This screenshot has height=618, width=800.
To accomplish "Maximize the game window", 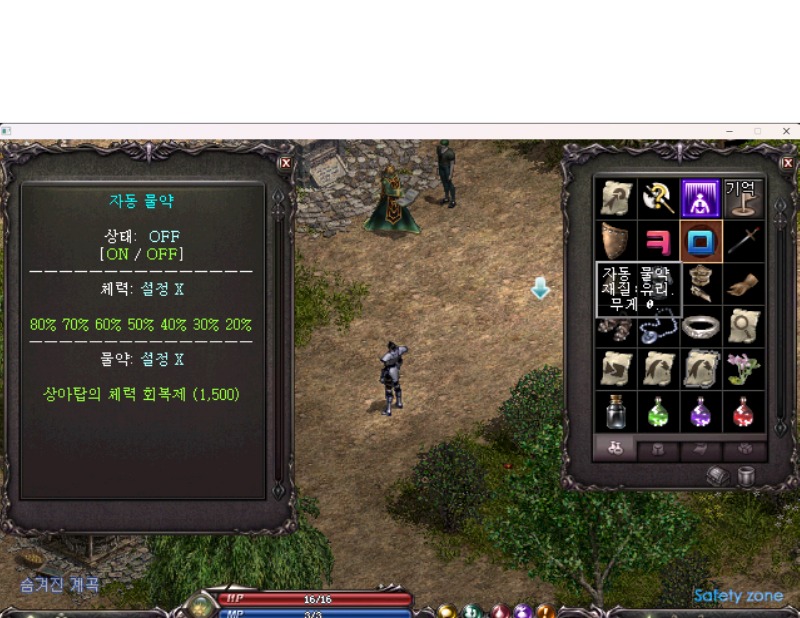I will pos(757,131).
